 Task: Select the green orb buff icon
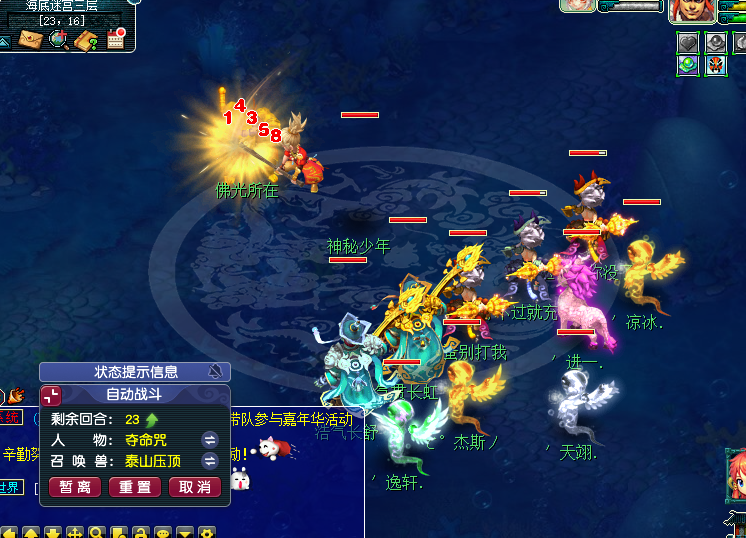click(687, 66)
